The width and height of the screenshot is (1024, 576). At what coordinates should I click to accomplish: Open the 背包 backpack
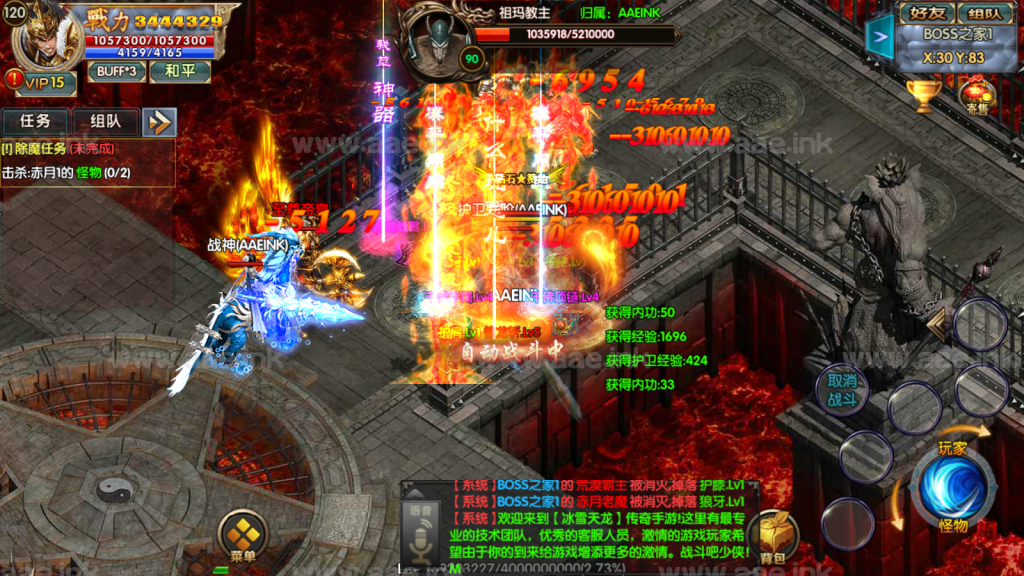click(771, 537)
